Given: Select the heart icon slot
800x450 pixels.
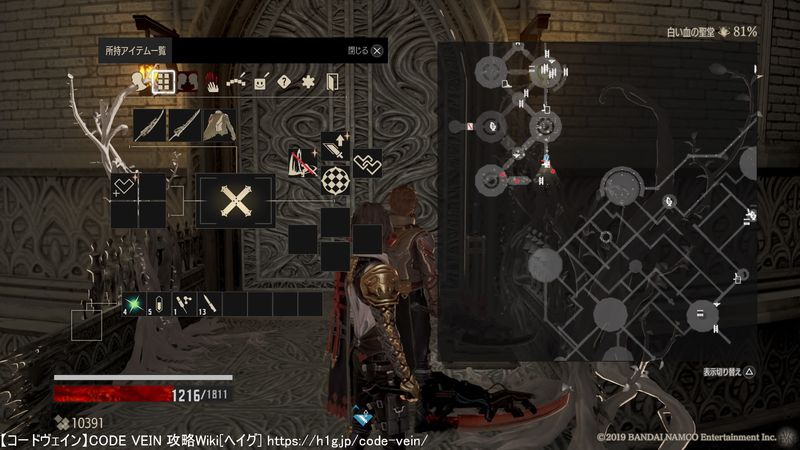Looking at the screenshot, I should 124,186.
